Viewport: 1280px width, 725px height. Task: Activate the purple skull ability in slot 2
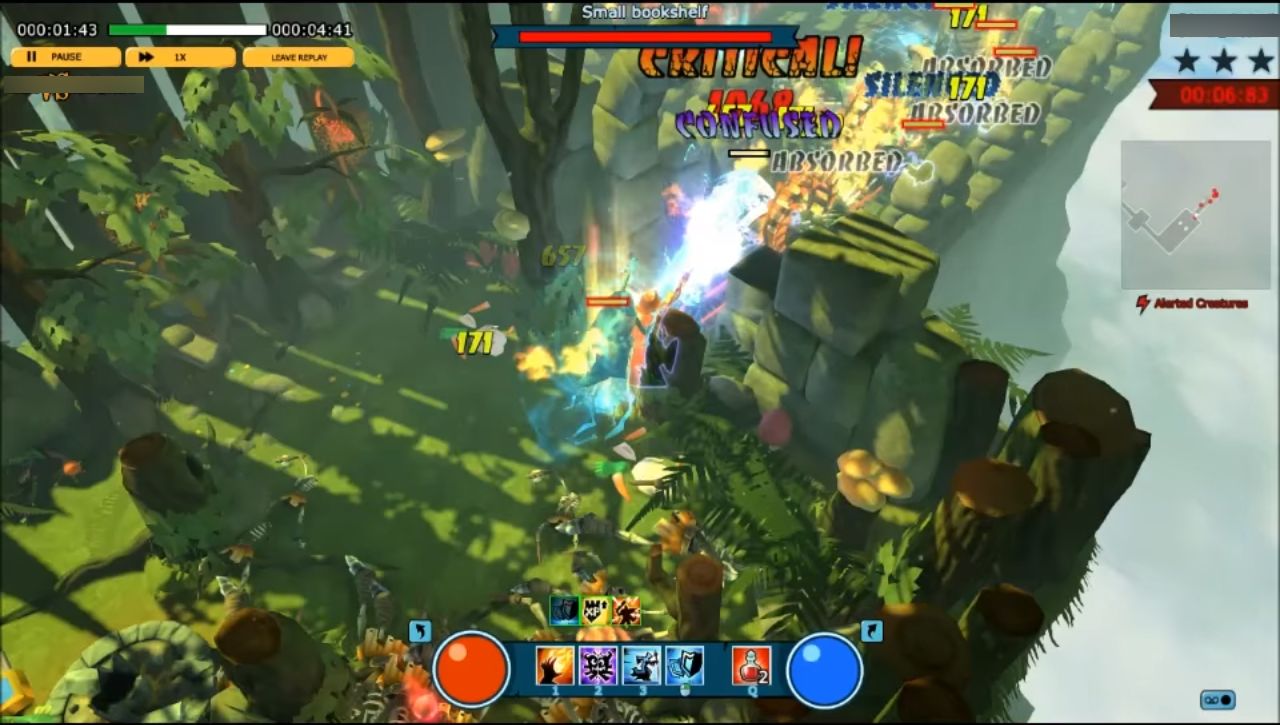[x=596, y=662]
